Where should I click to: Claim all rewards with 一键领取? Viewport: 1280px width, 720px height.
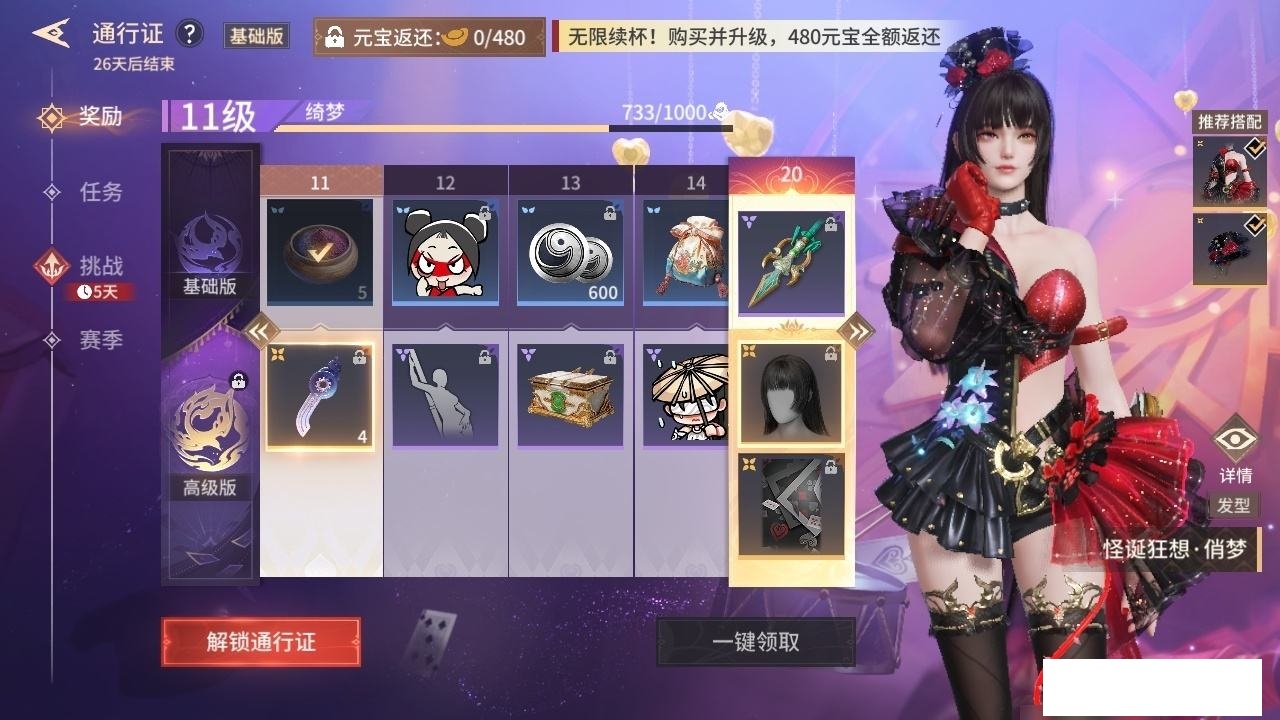click(x=755, y=642)
